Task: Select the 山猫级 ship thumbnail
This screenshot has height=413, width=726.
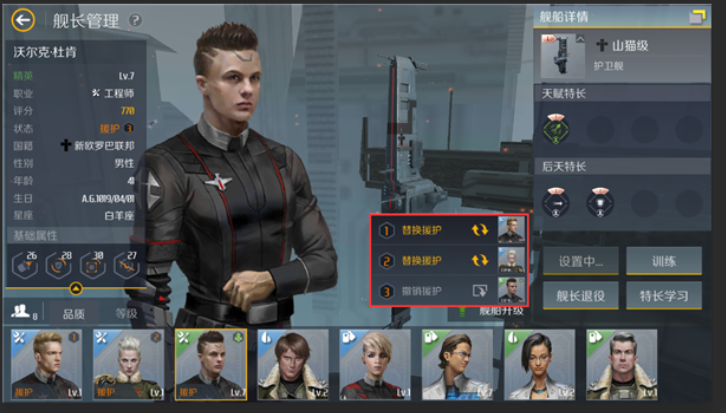Action: click(561, 57)
